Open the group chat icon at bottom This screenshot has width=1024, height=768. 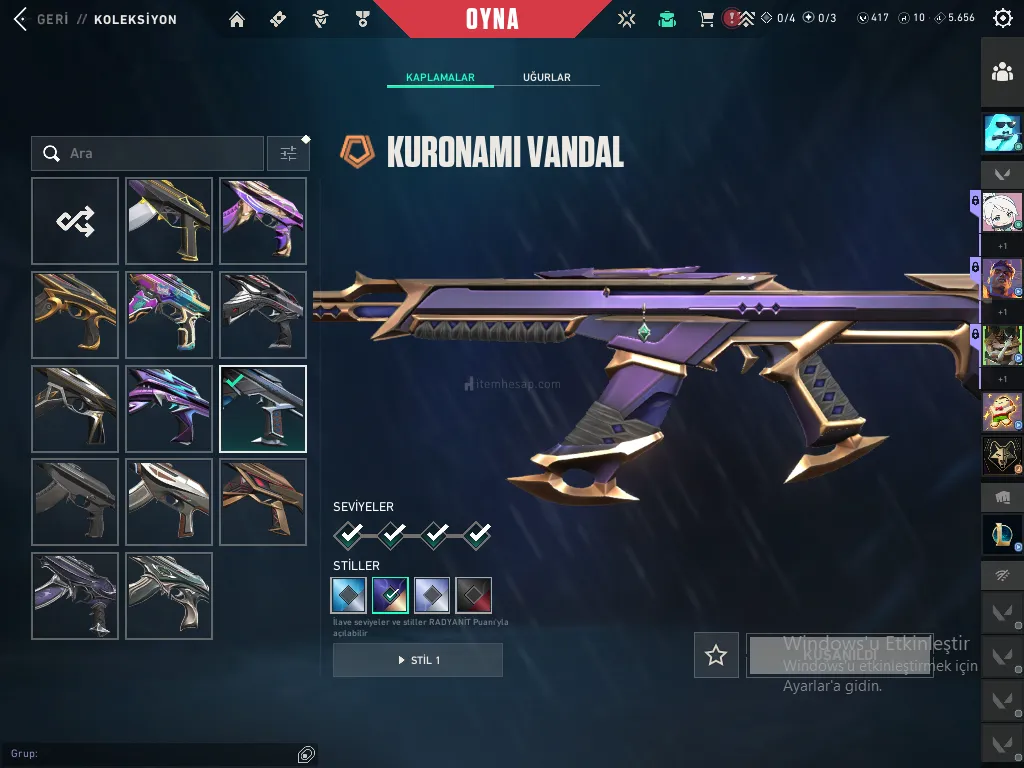[306, 754]
